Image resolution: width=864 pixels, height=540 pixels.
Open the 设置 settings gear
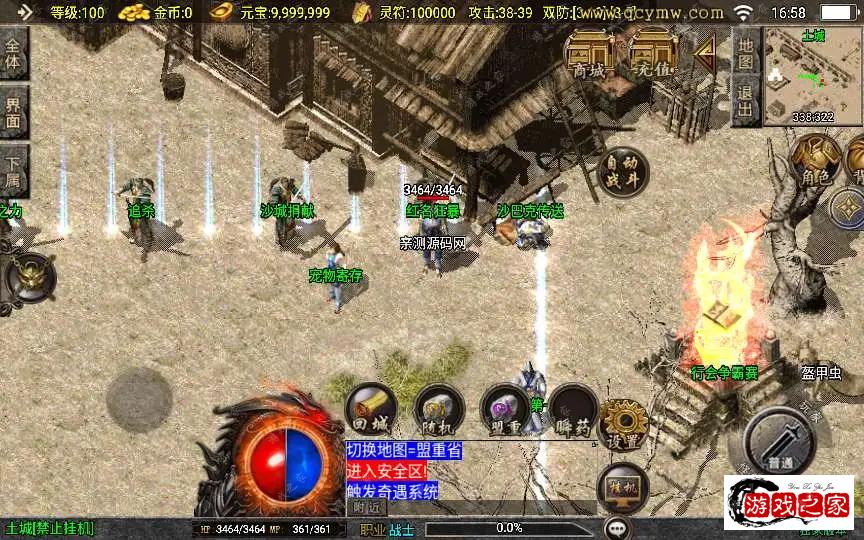point(624,424)
